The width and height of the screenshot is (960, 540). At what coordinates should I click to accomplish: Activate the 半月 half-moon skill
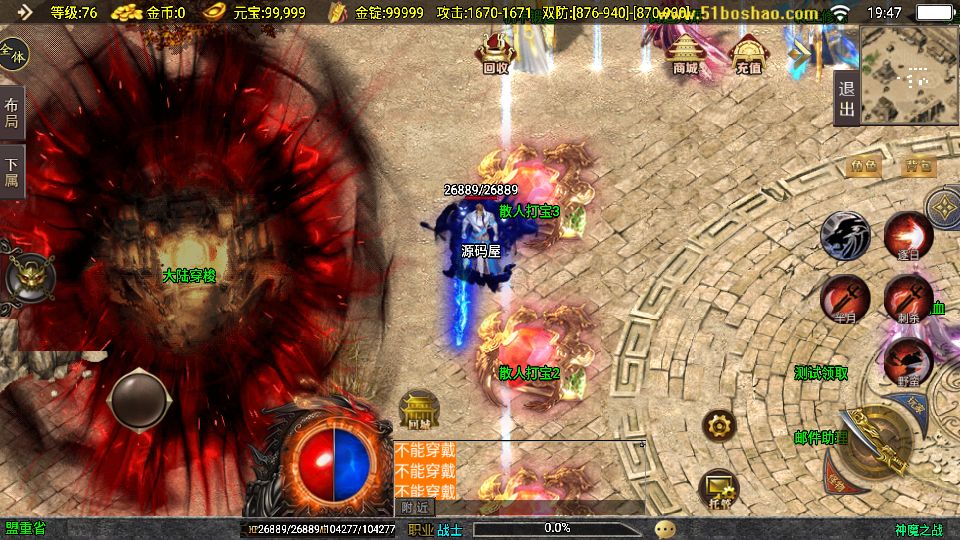845,299
